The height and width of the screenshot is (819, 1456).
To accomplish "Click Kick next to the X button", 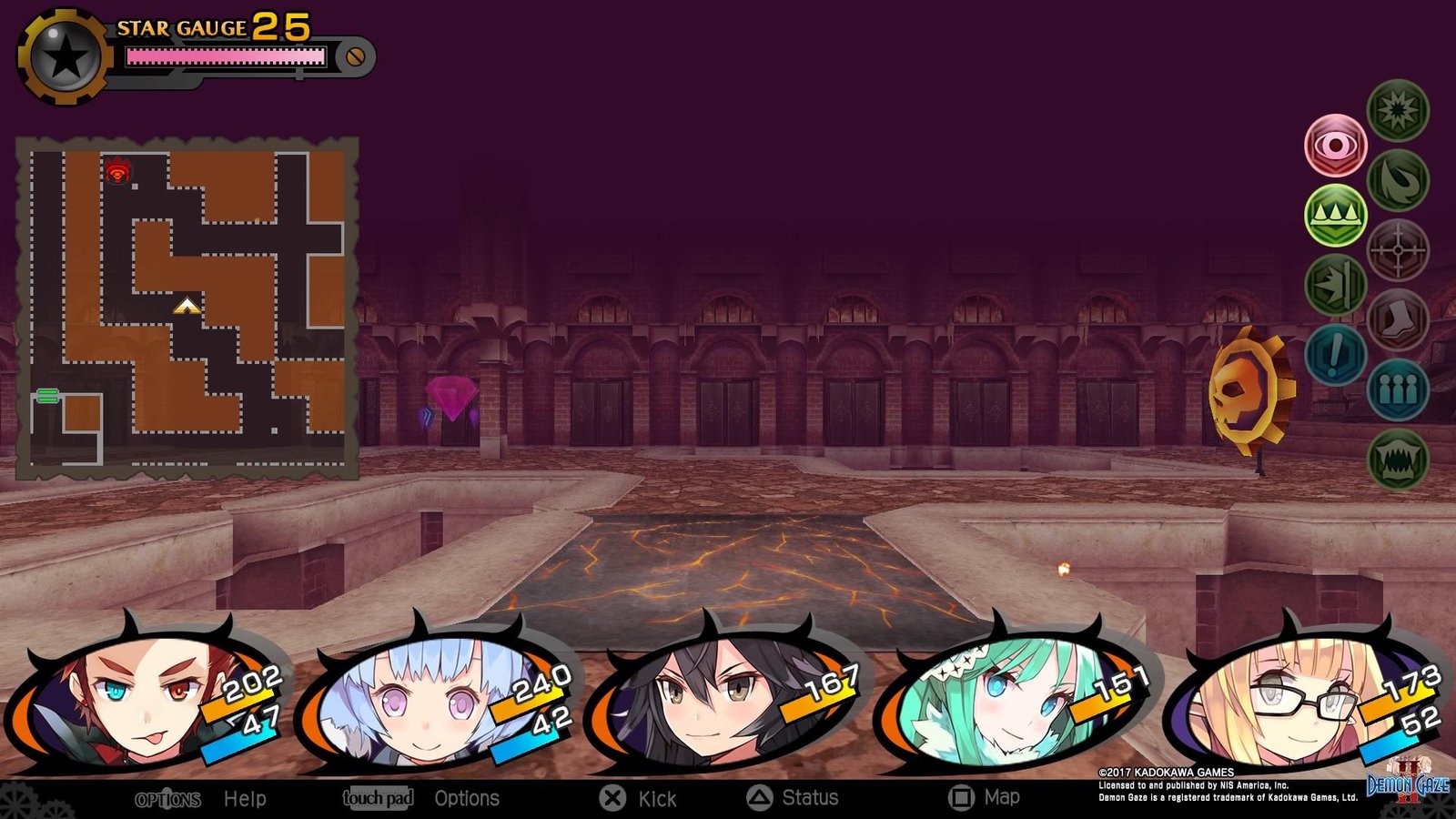I will (653, 797).
